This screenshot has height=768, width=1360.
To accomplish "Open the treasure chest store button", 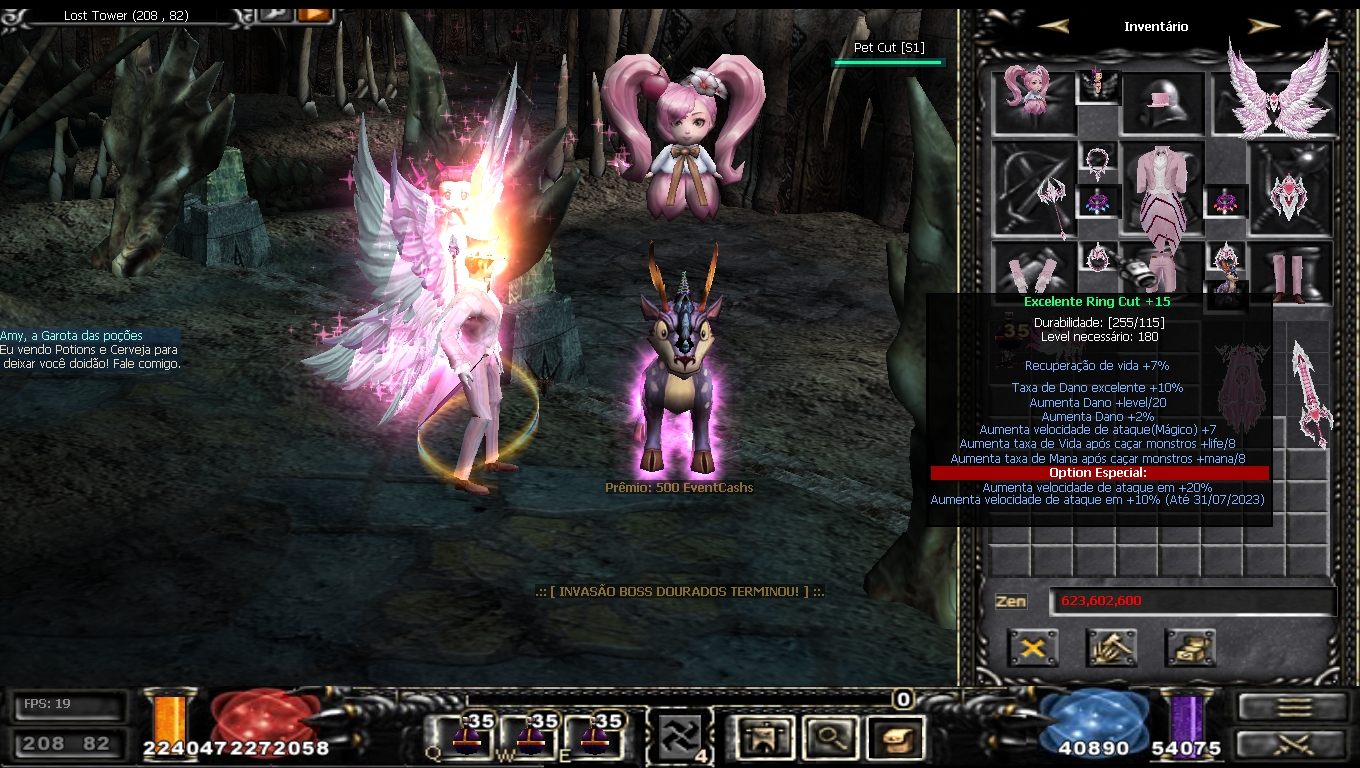I will click(1190, 648).
